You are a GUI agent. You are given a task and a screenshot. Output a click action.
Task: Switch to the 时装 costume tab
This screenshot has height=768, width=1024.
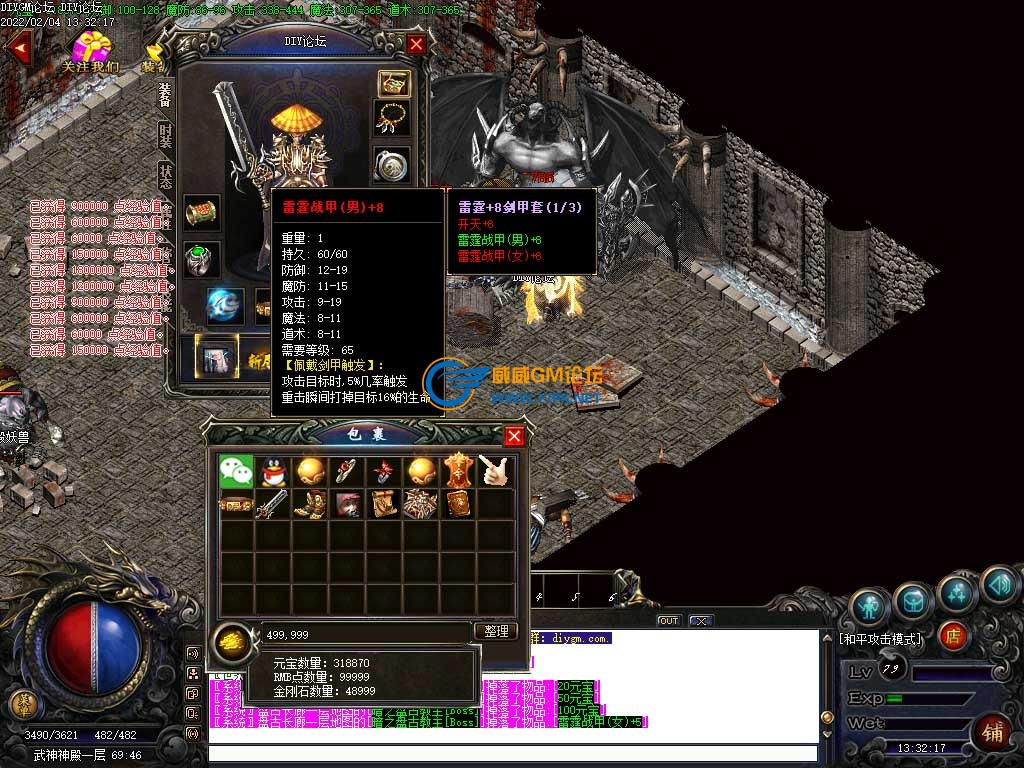[x=165, y=137]
